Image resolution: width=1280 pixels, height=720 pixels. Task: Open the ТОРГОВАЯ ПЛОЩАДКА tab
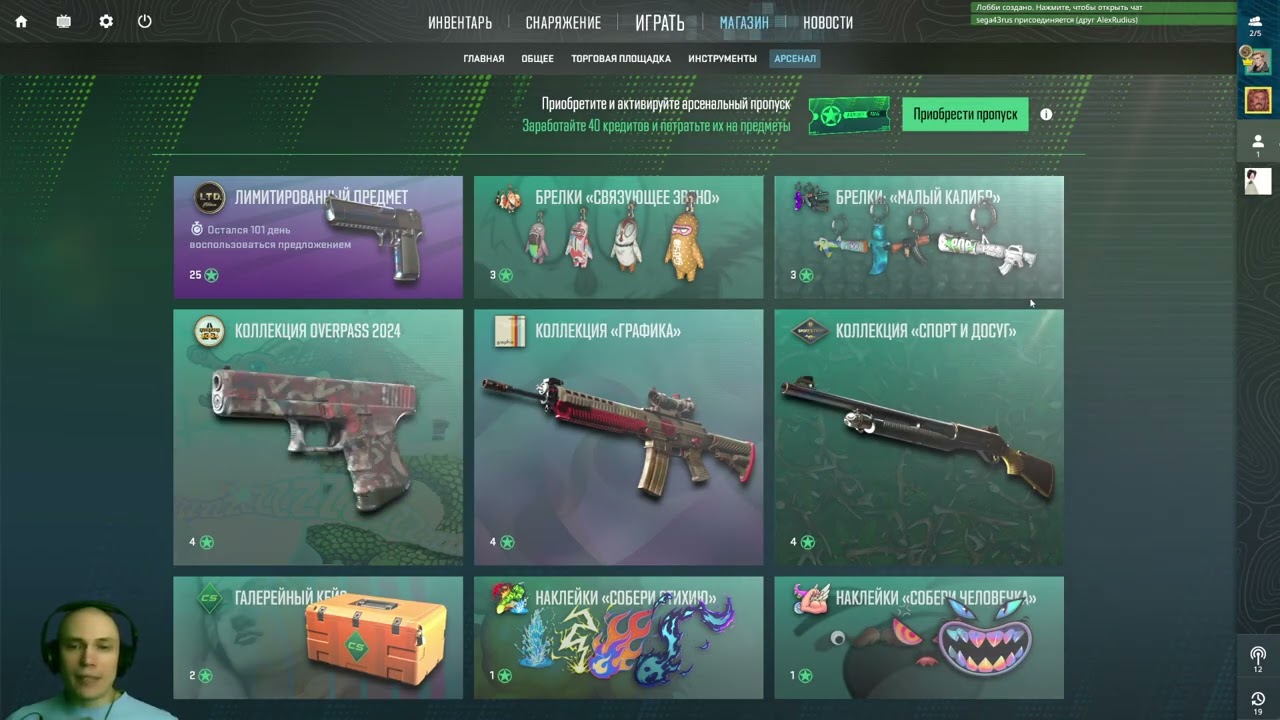point(621,59)
